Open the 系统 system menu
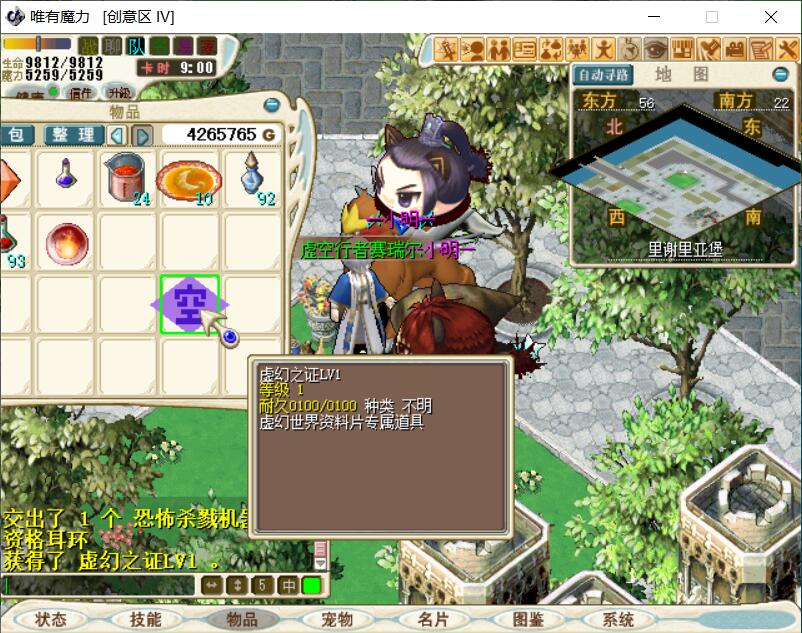The image size is (802, 633). pos(619,620)
